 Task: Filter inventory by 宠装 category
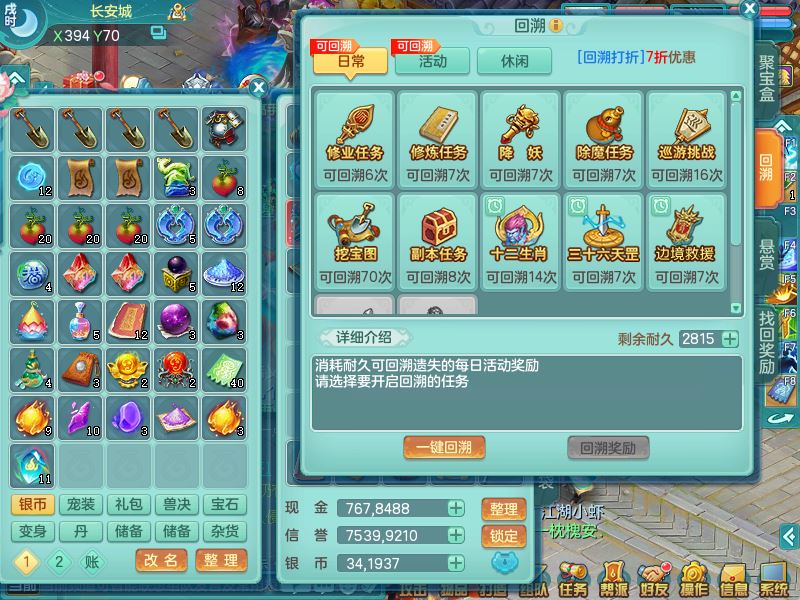[77, 505]
